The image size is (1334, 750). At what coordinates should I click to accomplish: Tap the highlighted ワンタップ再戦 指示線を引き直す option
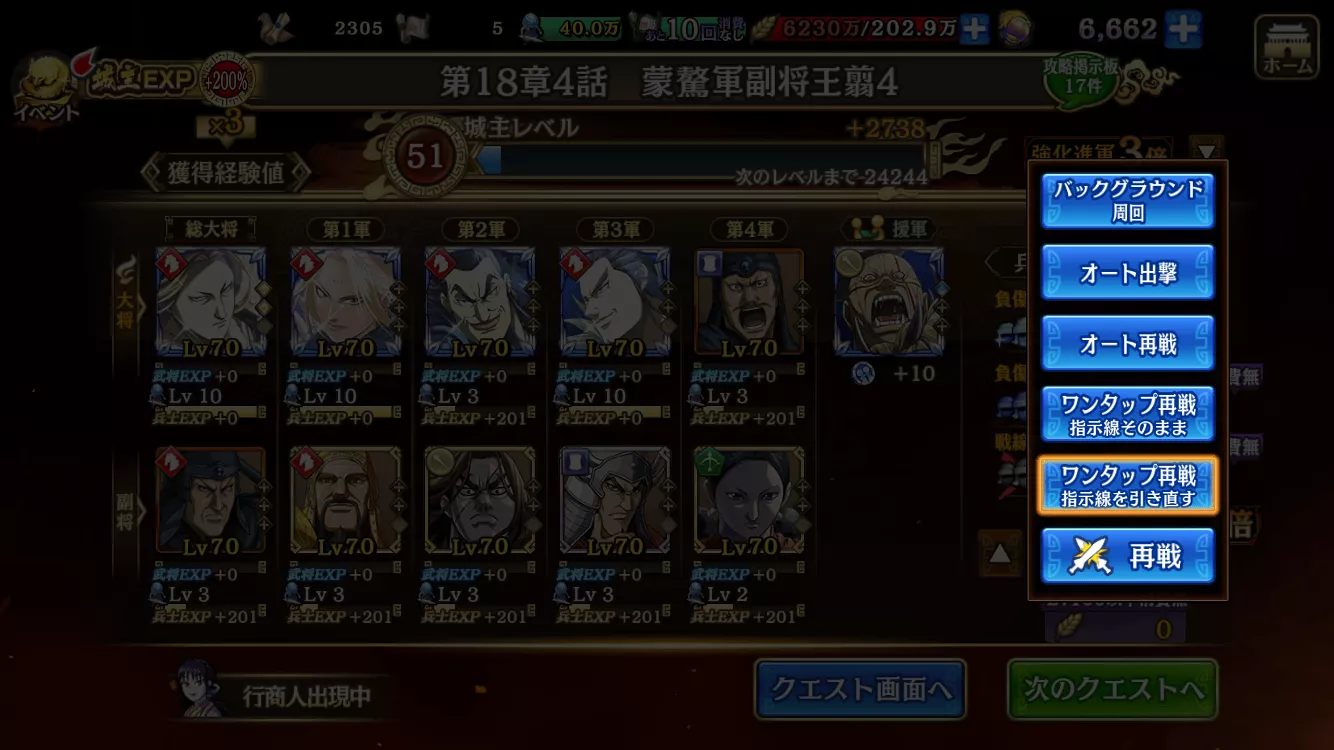(1127, 486)
